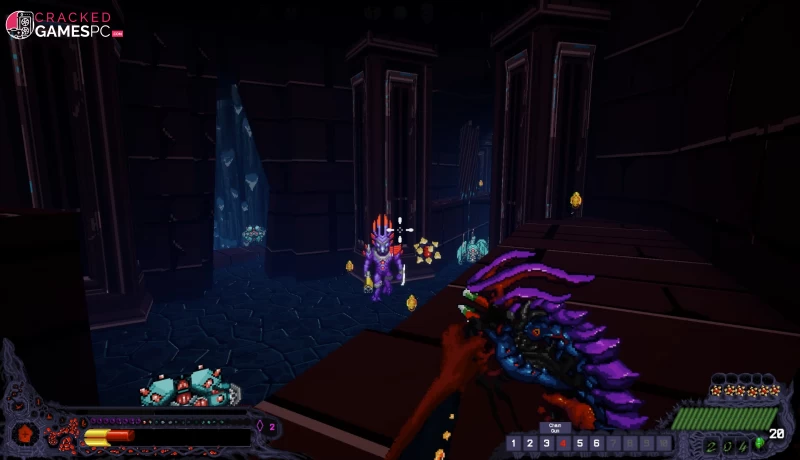Pick weapon slot 6 in the weapon bar
The height and width of the screenshot is (460, 800).
tap(597, 443)
